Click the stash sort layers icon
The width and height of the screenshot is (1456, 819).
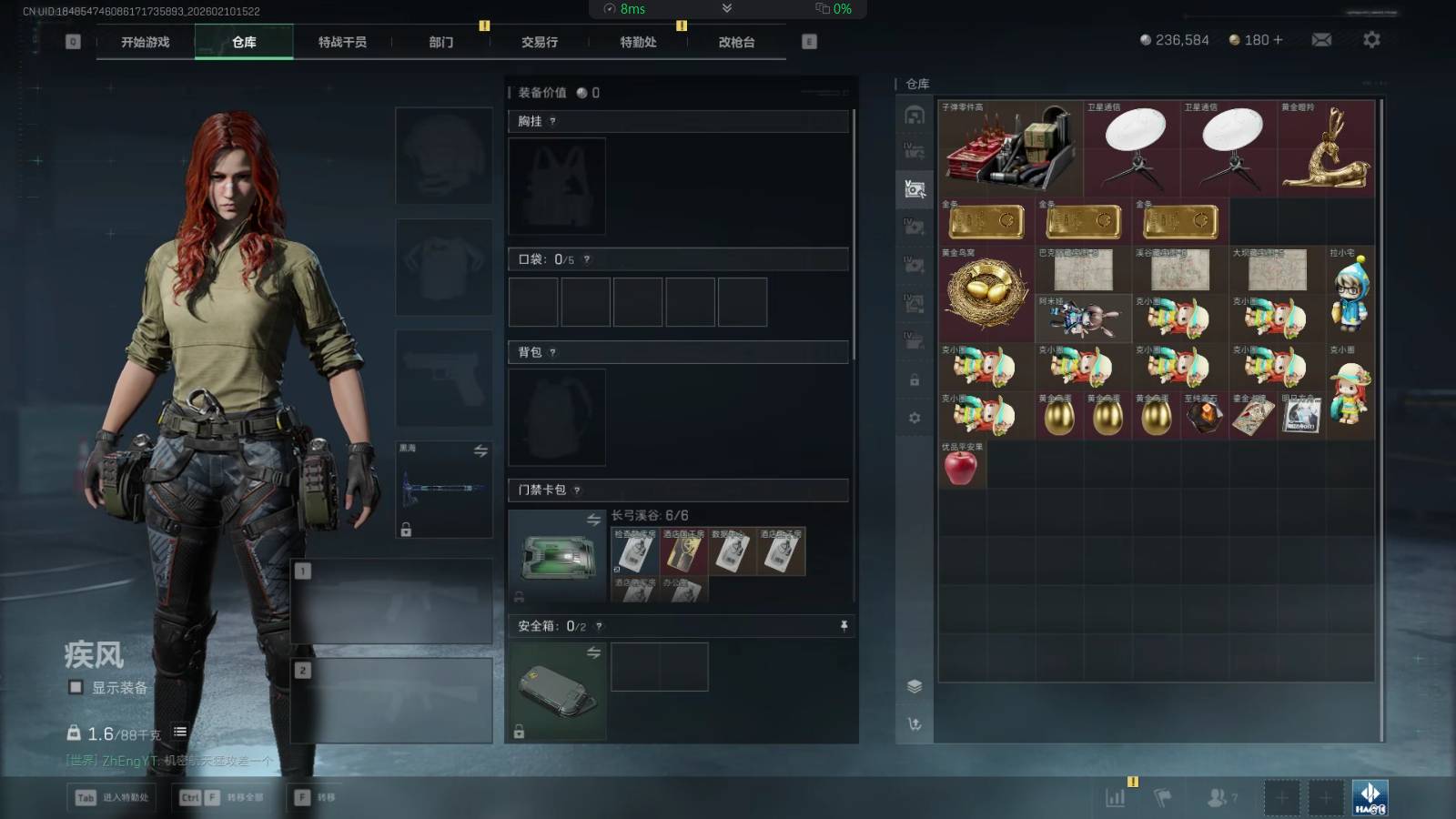[x=915, y=686]
